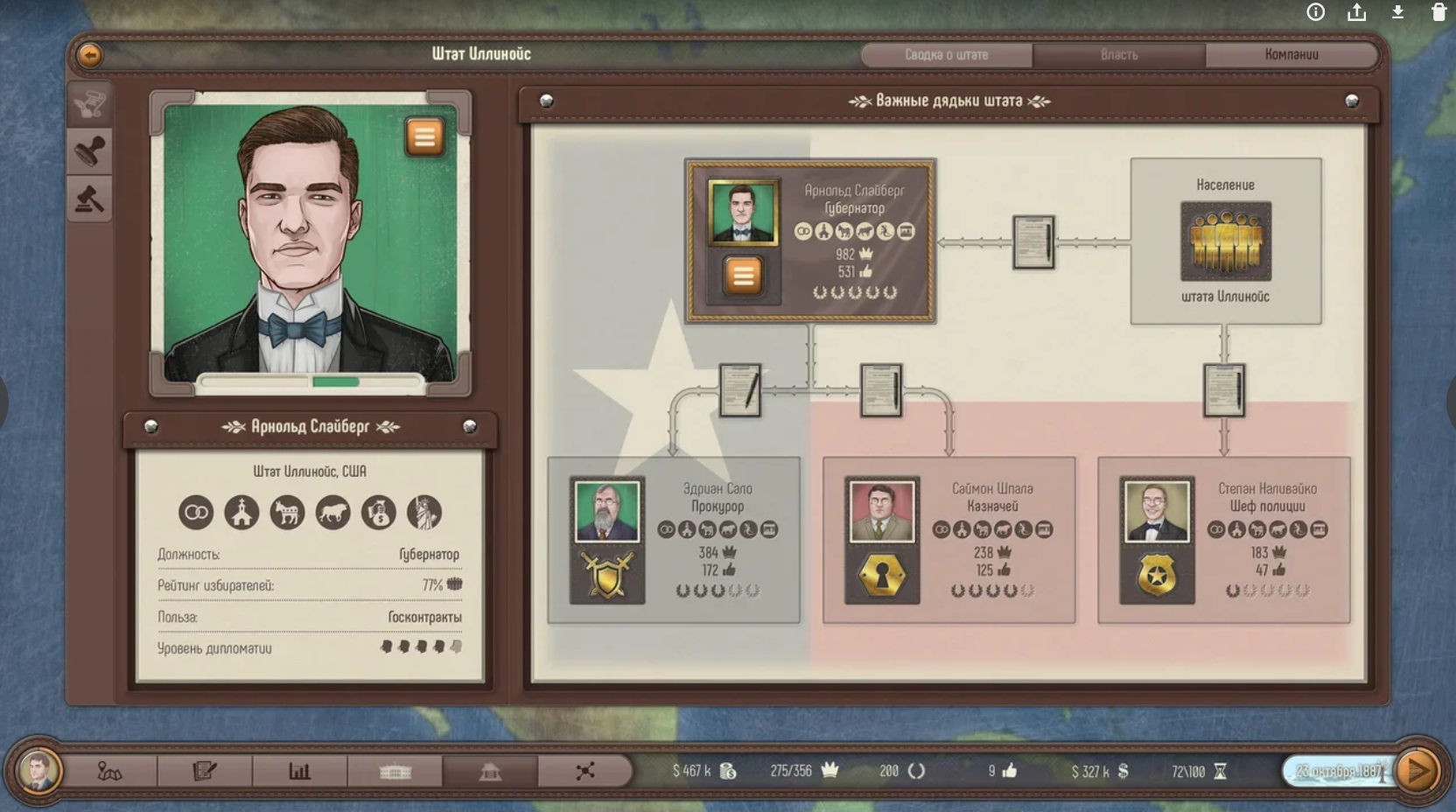Open the hamburger menu on Арнольд Слайберг card
This screenshot has height=812, width=1456.
click(742, 276)
